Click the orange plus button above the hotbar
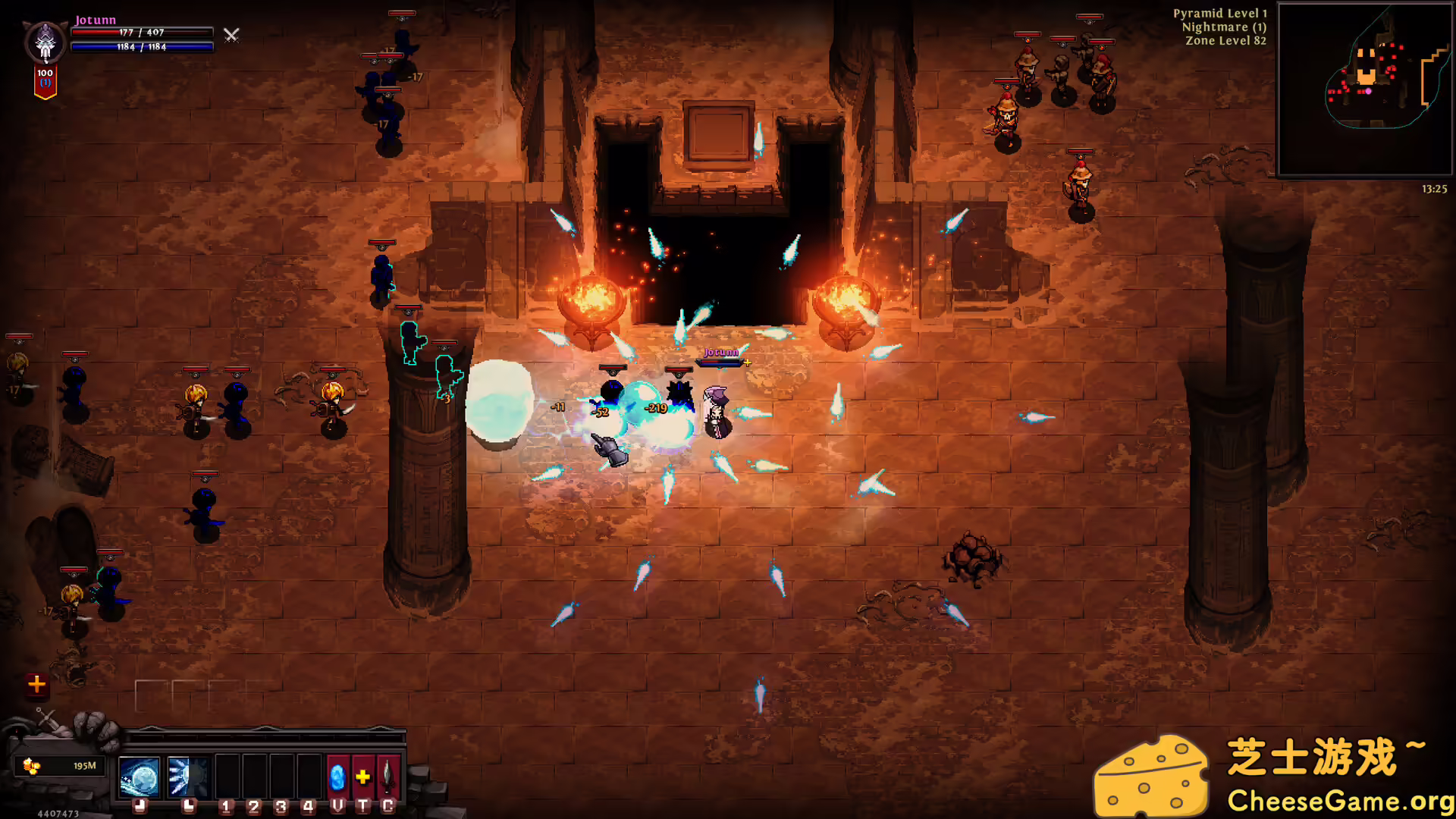The width and height of the screenshot is (1456, 819). tap(36, 684)
